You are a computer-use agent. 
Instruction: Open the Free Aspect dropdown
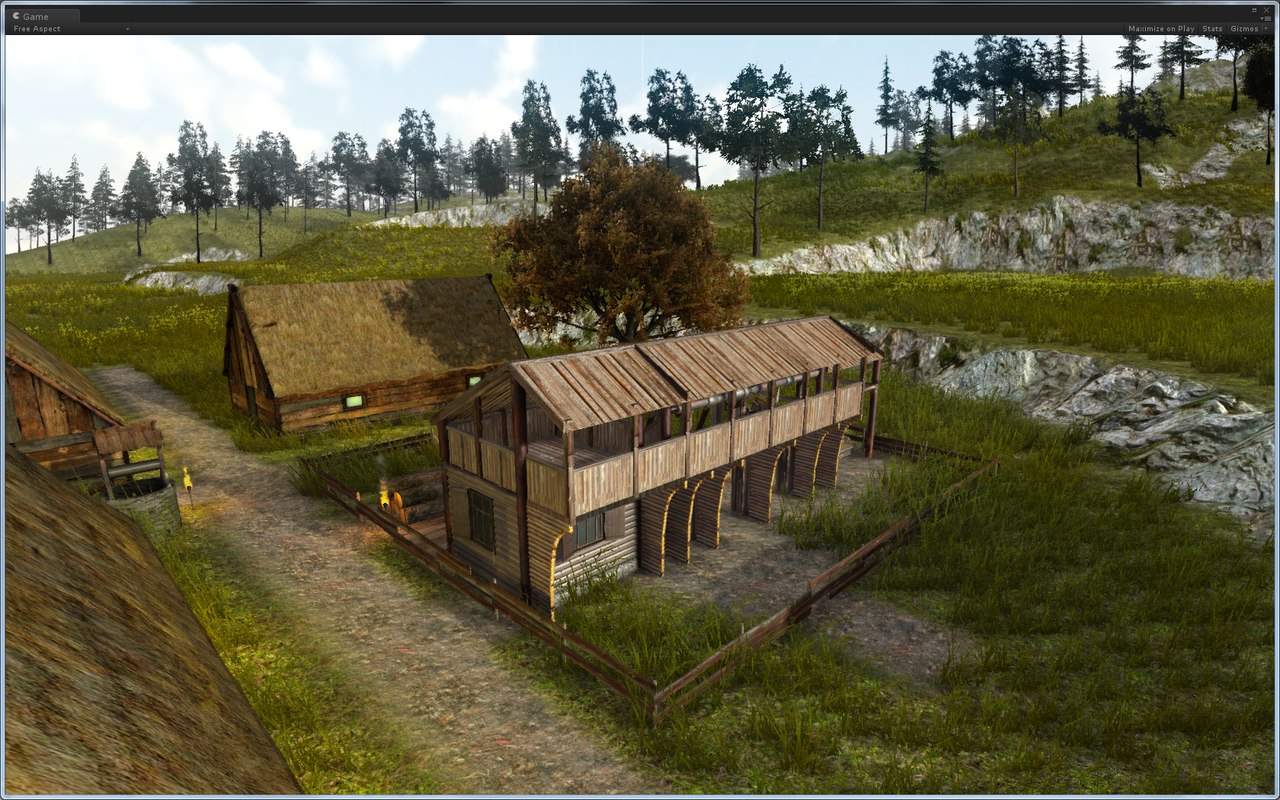click(70, 29)
